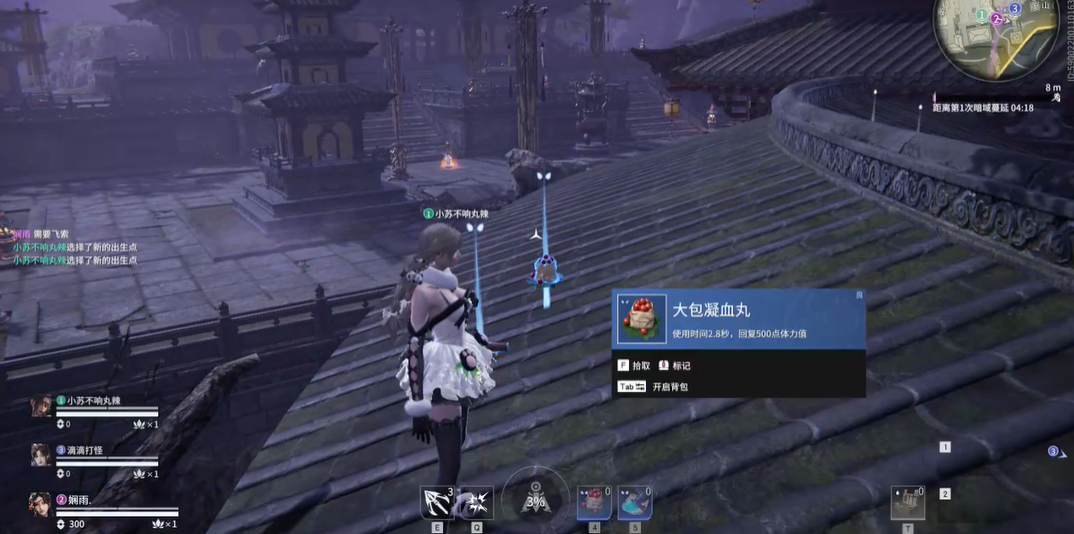Select the 大包凝血丸 item icon in tooltip

pos(641,319)
